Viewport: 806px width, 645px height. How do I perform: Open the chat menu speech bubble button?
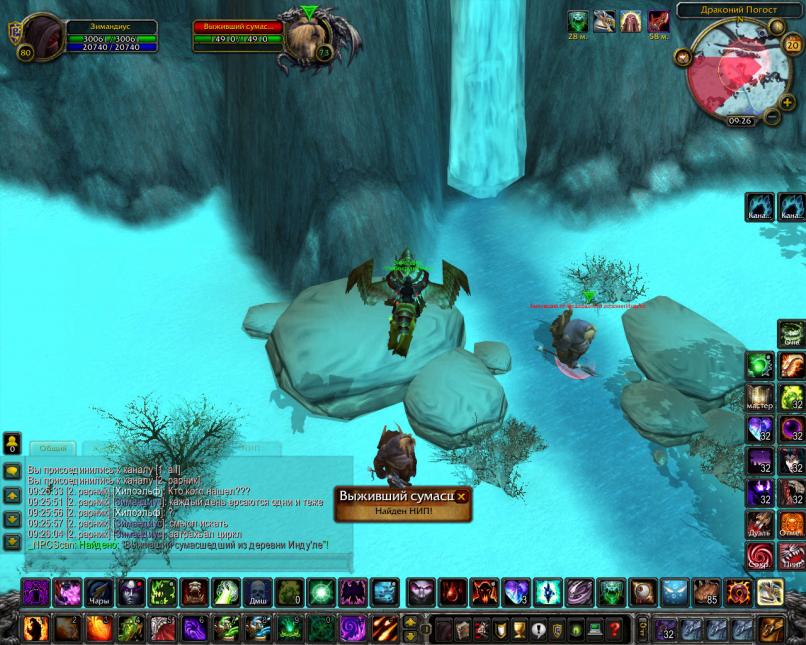coord(12,472)
